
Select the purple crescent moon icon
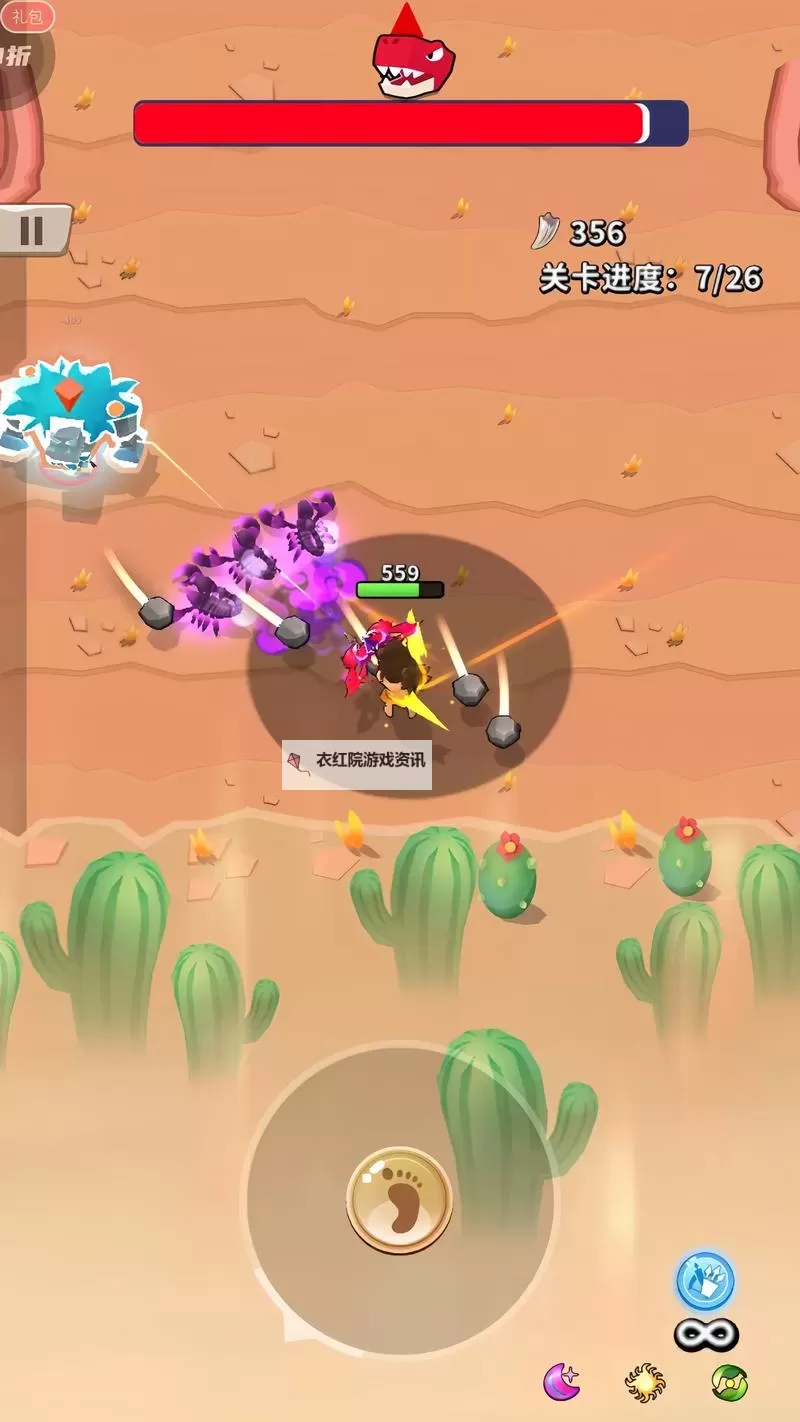point(562,1382)
